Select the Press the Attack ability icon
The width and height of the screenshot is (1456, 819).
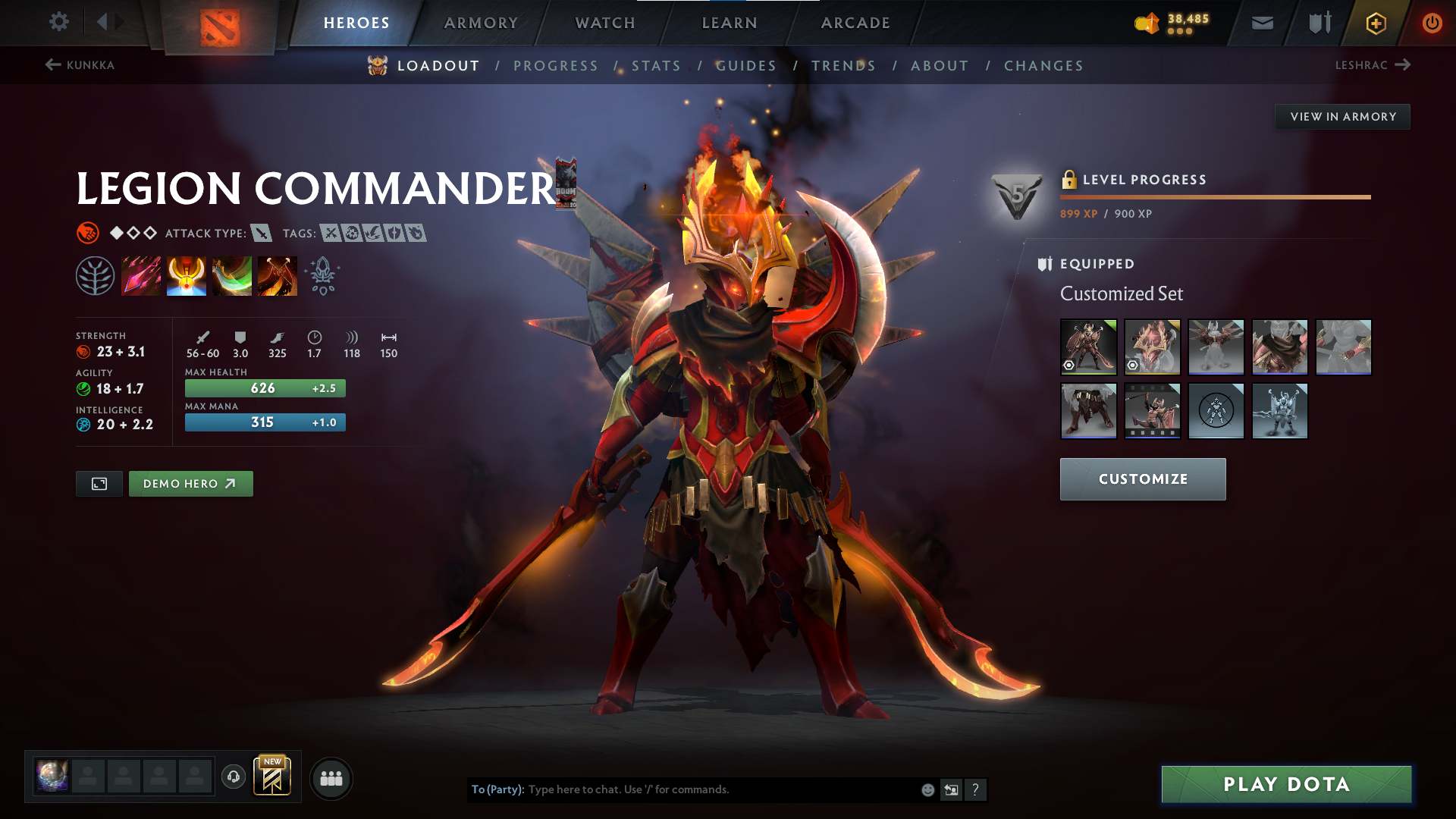pyautogui.click(x=187, y=275)
